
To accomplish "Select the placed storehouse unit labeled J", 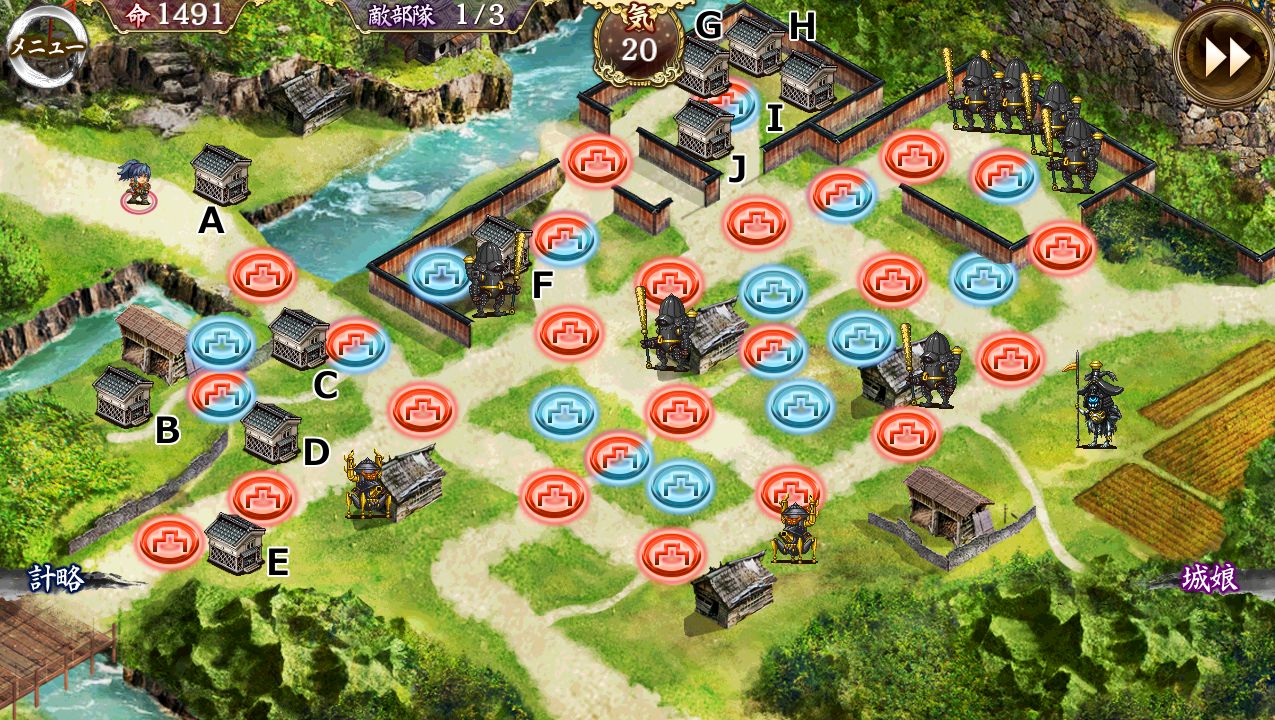I will click(x=705, y=128).
